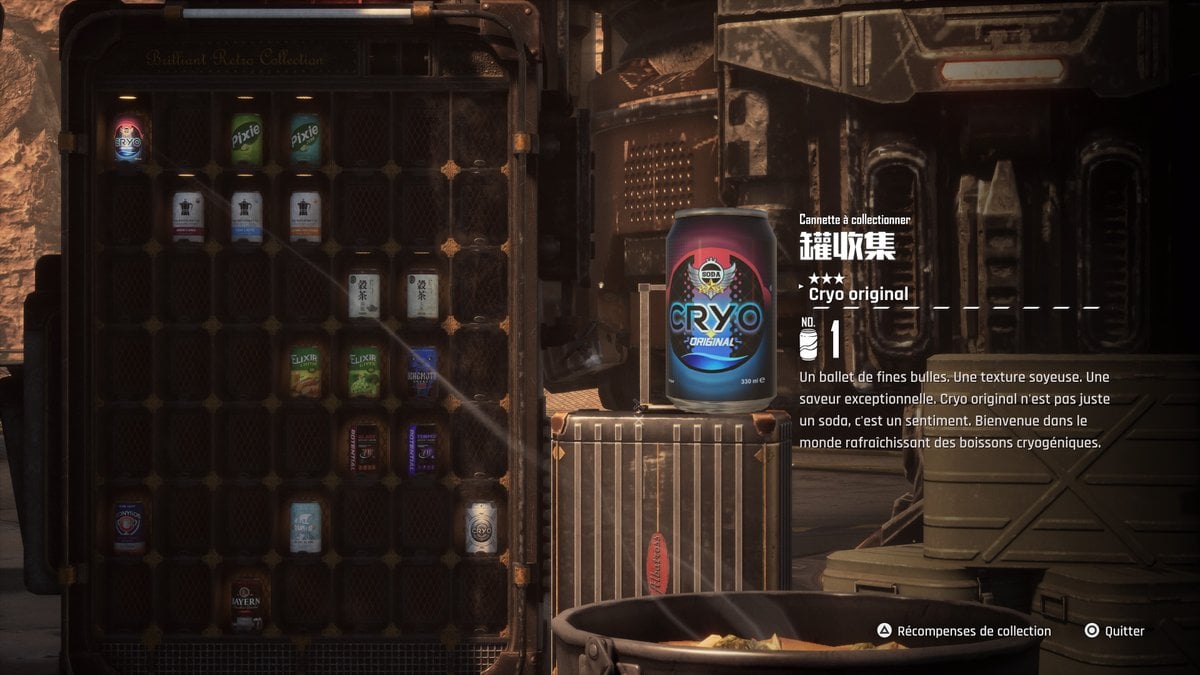The image size is (1200, 675).
Task: Select the red and blue Cryo original can
Action: tap(129, 137)
